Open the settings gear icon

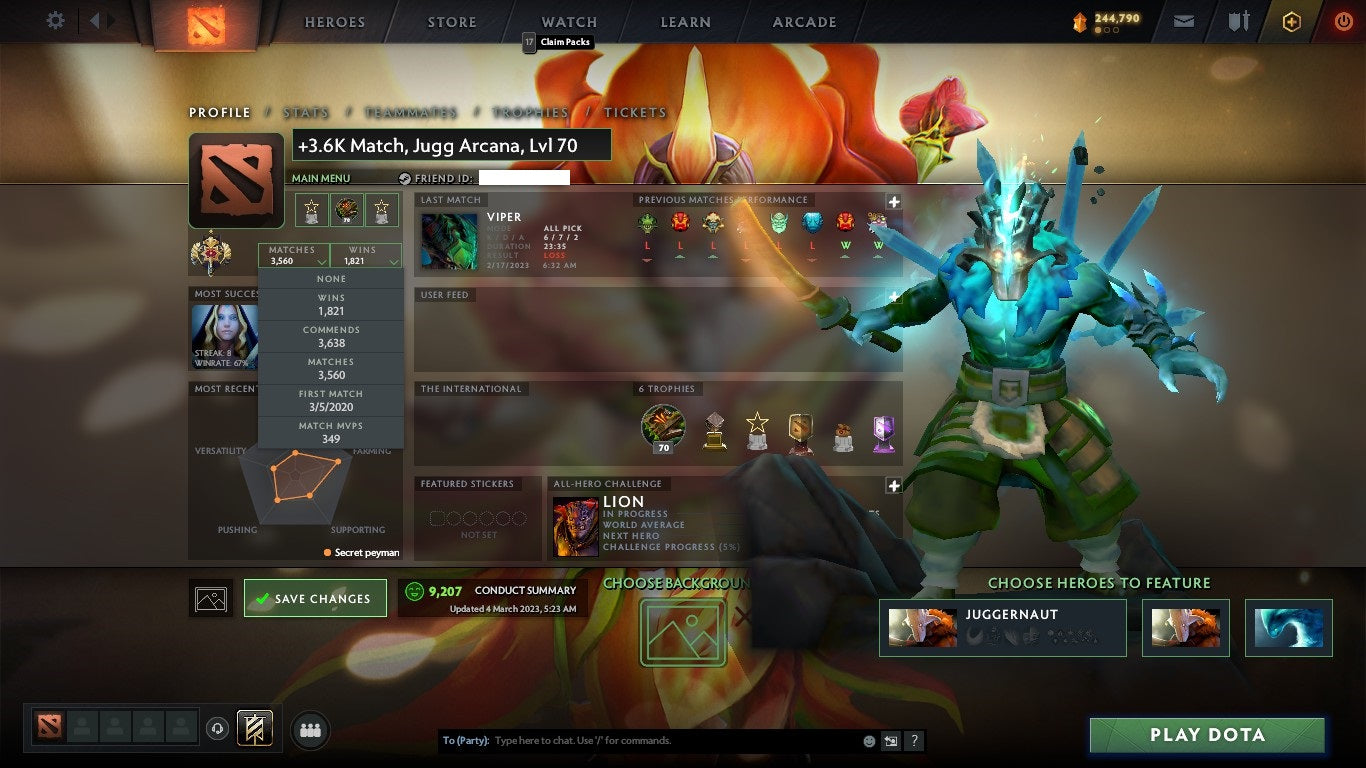(55, 20)
